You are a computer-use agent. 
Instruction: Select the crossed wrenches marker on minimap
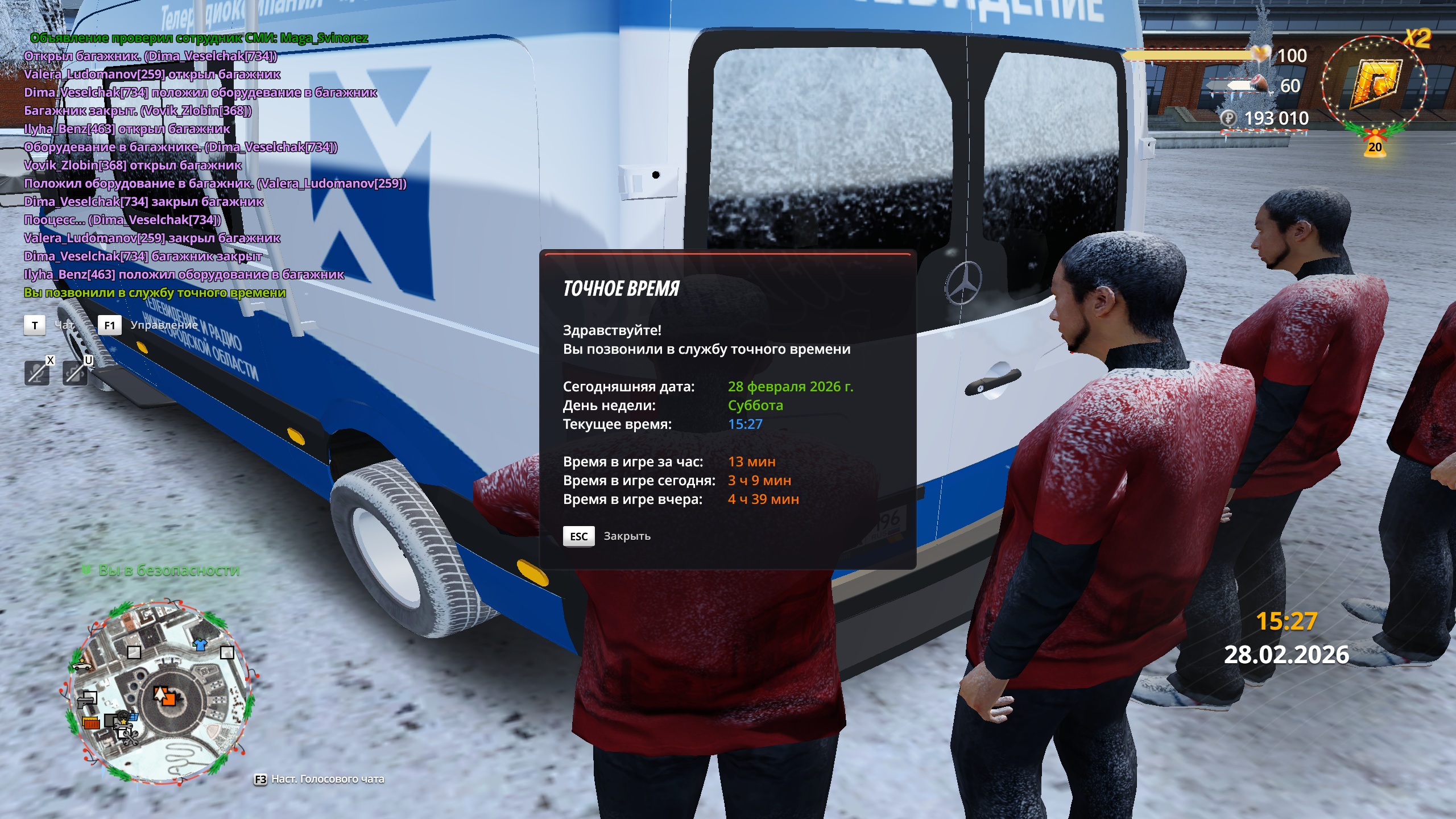coord(131,738)
